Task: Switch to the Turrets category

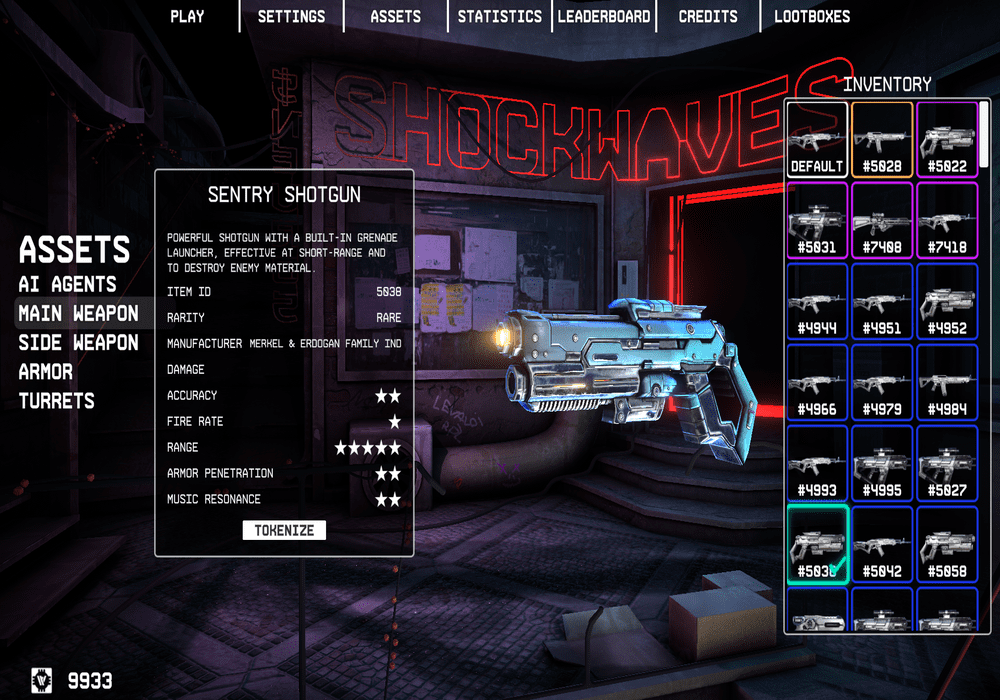Action: [x=56, y=401]
